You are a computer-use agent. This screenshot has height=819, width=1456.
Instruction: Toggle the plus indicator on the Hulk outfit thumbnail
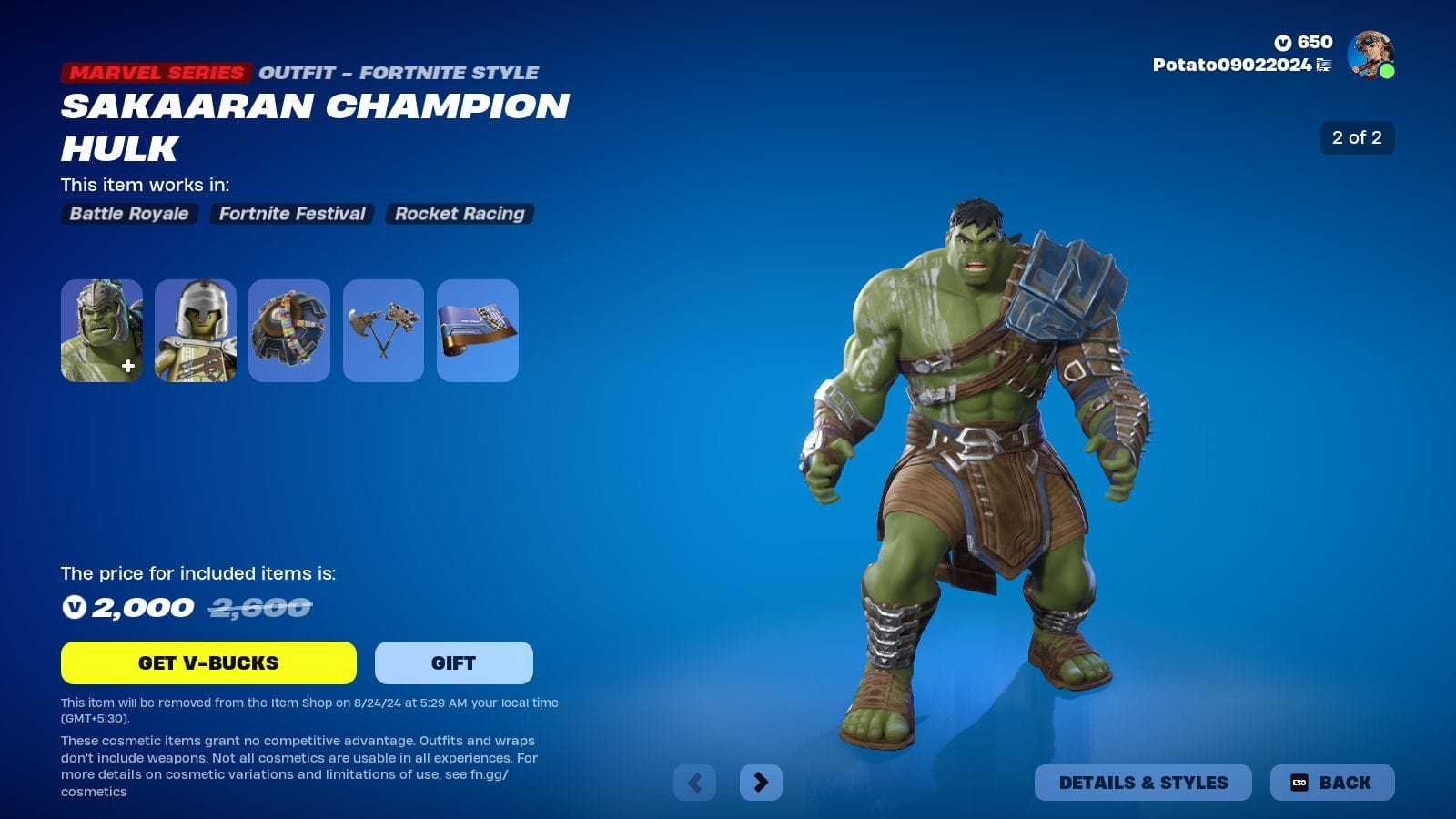click(x=127, y=366)
